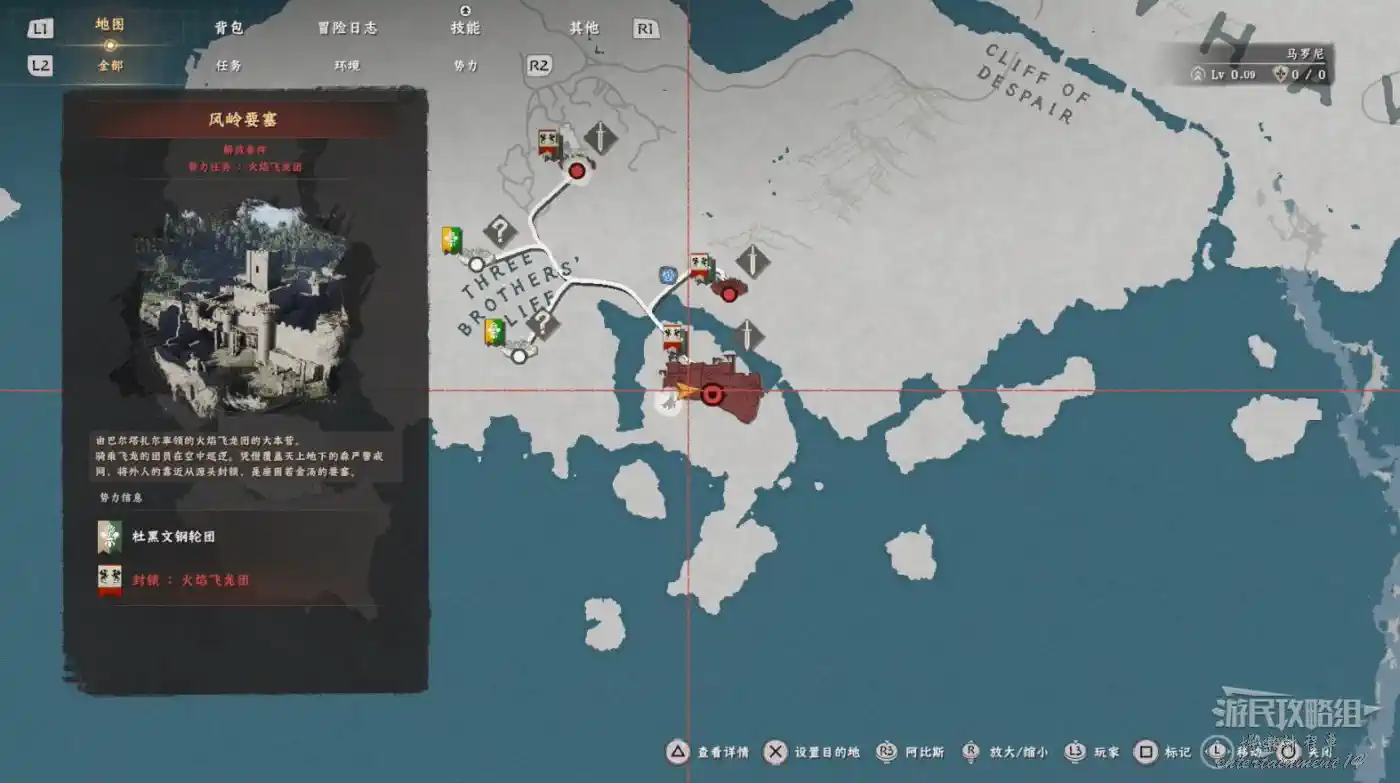Select the 杜黑文铜轮团 faction entry
The width and height of the screenshot is (1400, 783).
point(173,537)
